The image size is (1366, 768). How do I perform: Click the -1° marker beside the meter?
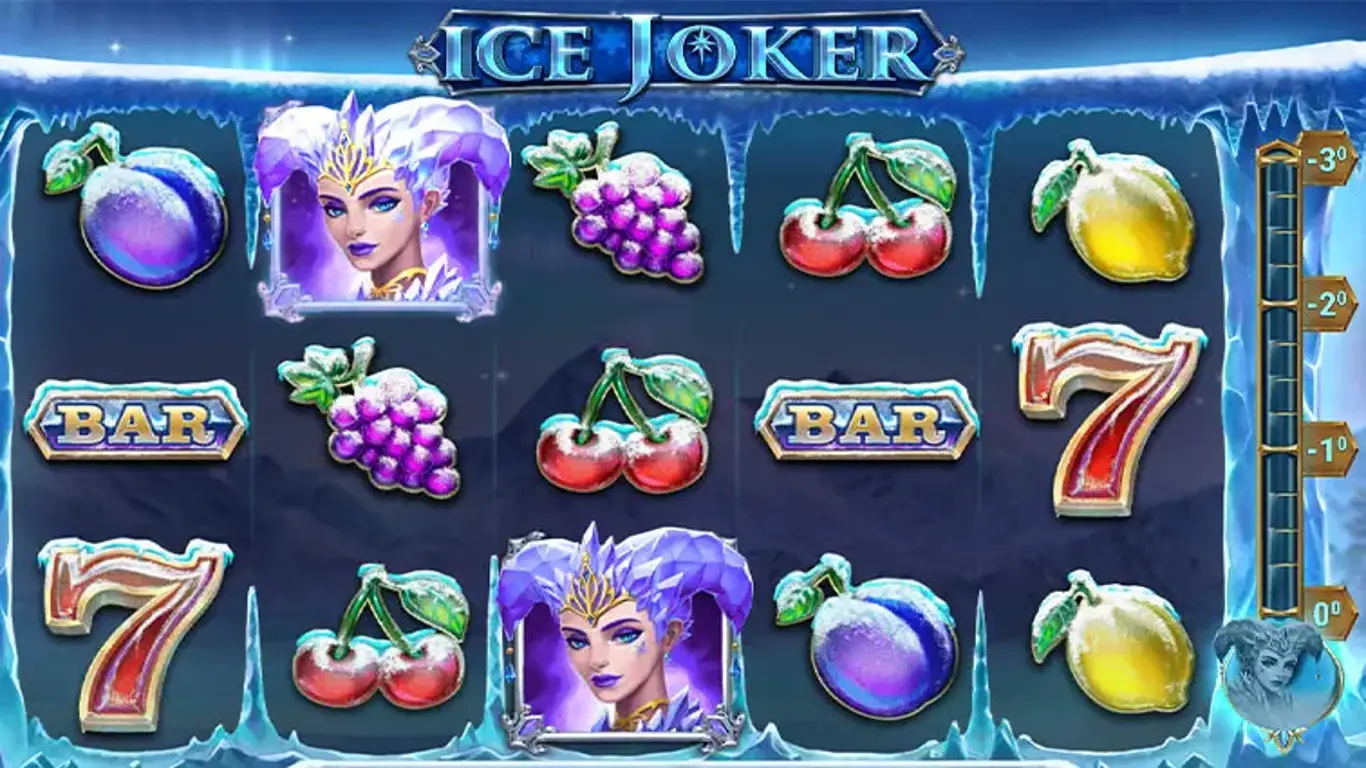[x=1326, y=440]
